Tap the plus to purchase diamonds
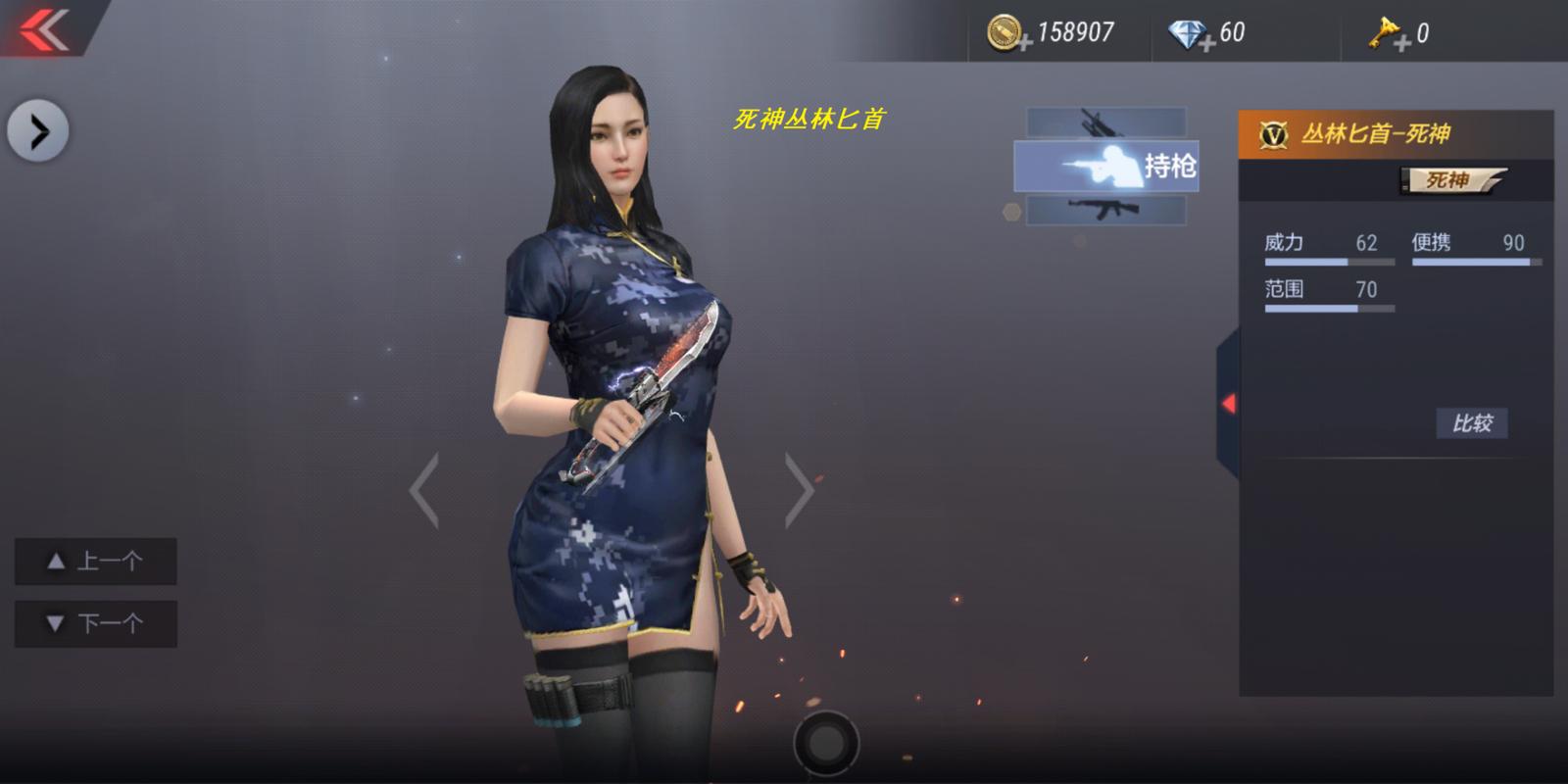Viewport: 1568px width, 784px height. pos(1207,41)
